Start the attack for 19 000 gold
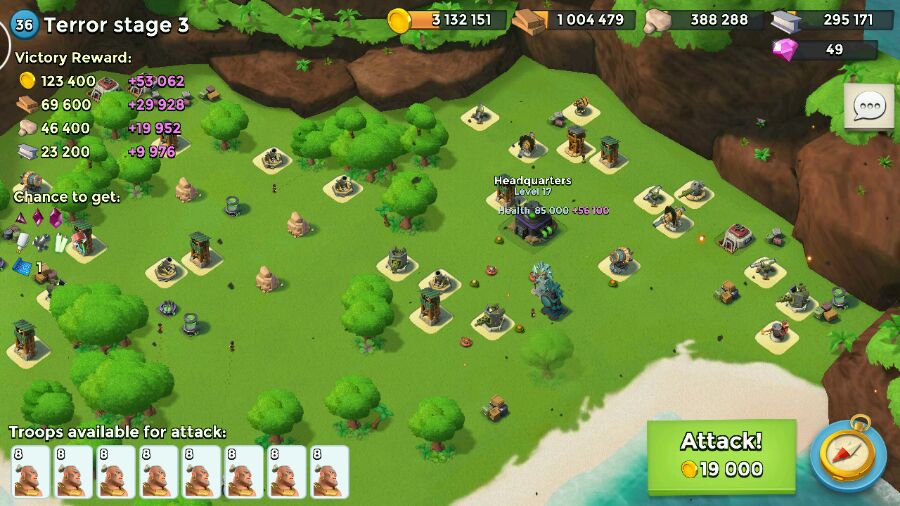This screenshot has width=900, height=506. pos(721,456)
